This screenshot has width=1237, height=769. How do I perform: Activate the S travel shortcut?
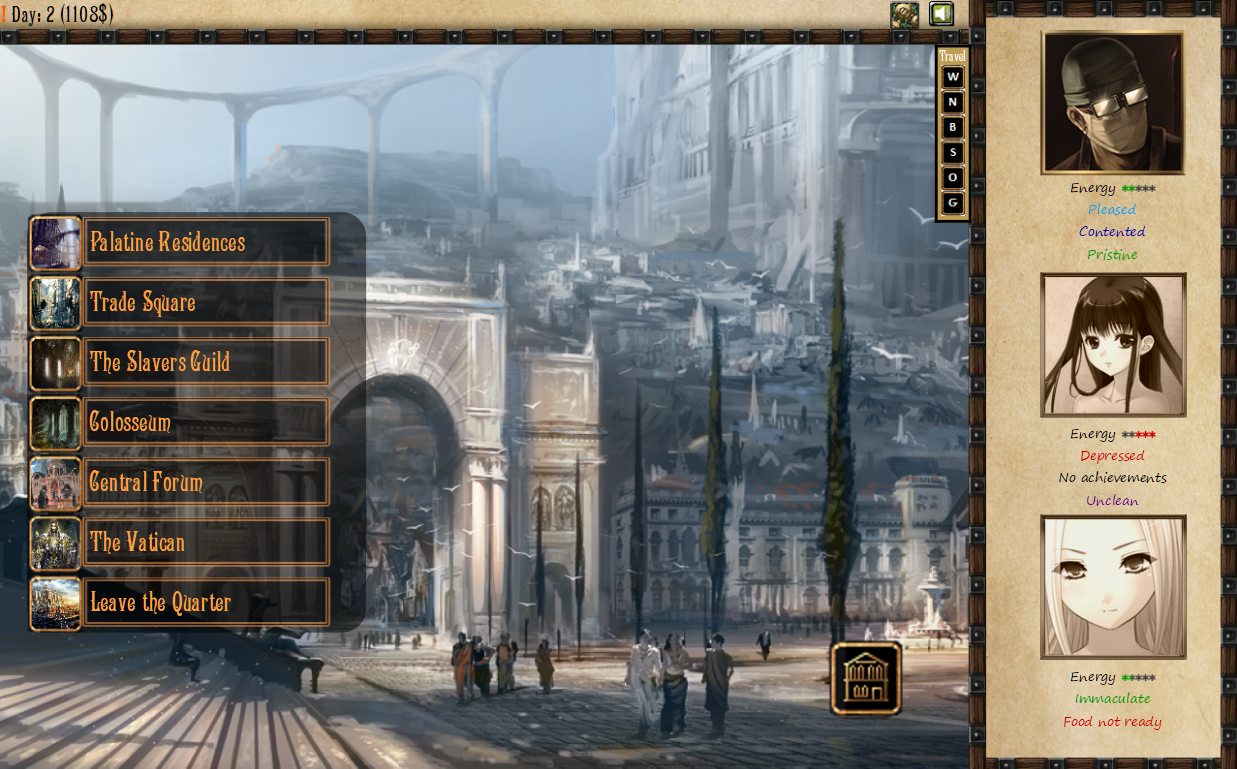953,152
